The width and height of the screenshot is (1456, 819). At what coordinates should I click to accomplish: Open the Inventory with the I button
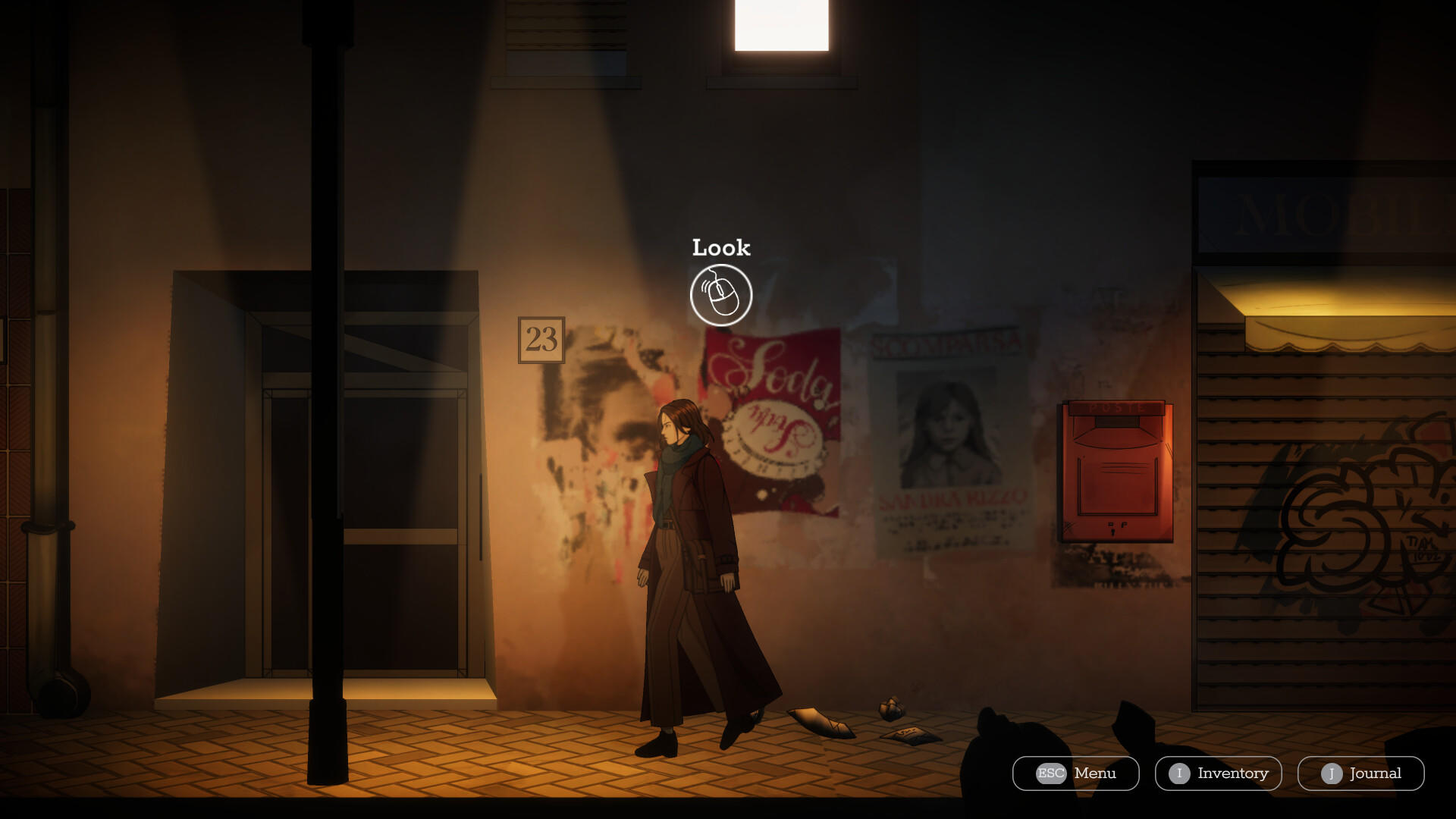[x=1217, y=773]
